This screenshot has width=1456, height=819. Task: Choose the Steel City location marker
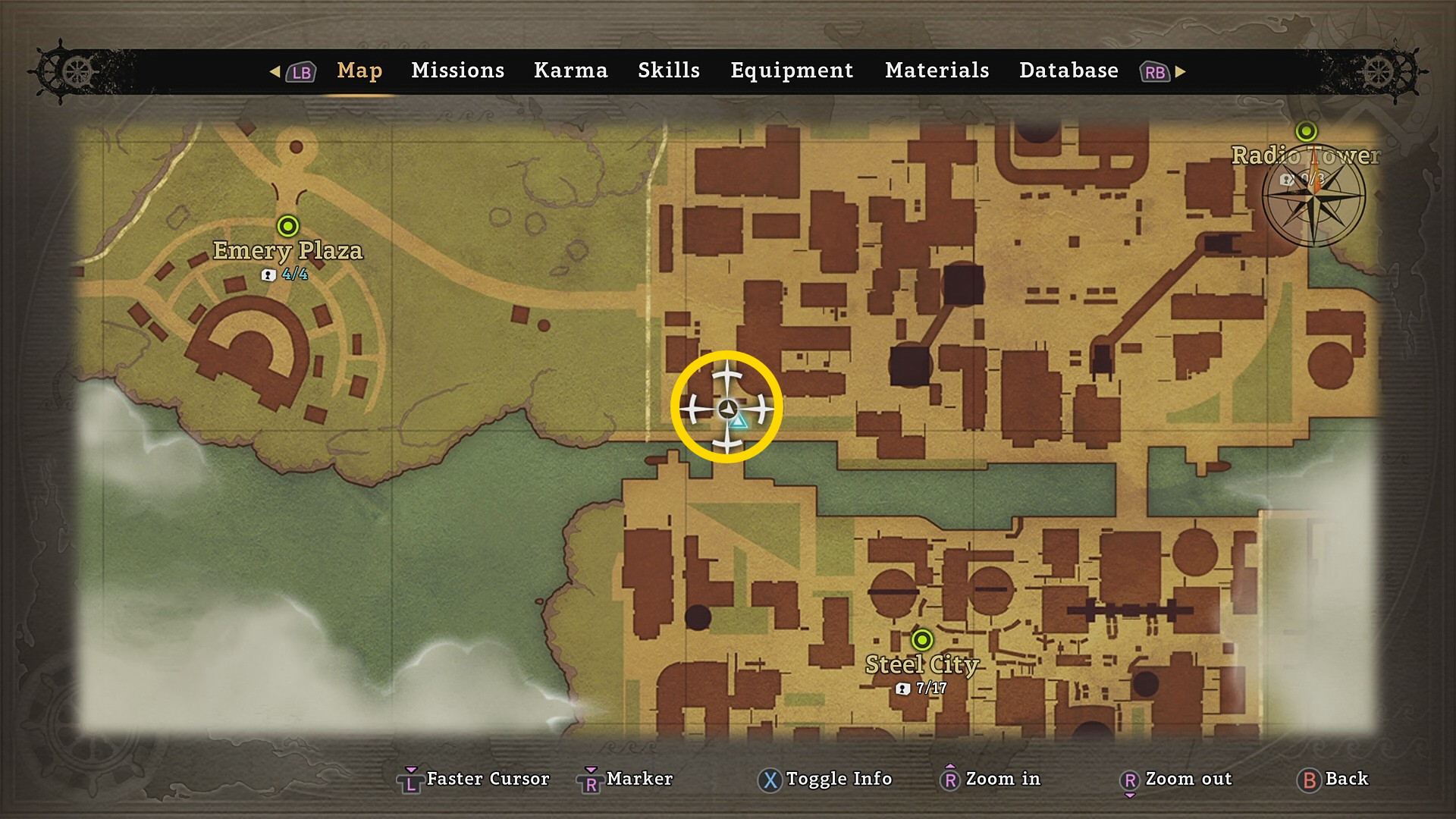922,640
